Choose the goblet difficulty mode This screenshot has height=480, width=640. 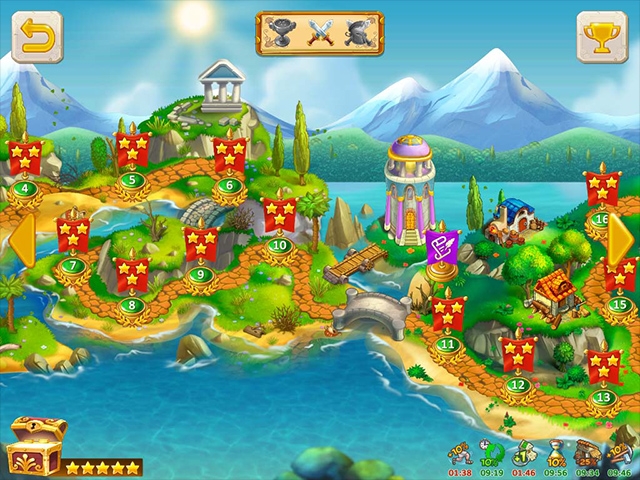click(x=282, y=33)
